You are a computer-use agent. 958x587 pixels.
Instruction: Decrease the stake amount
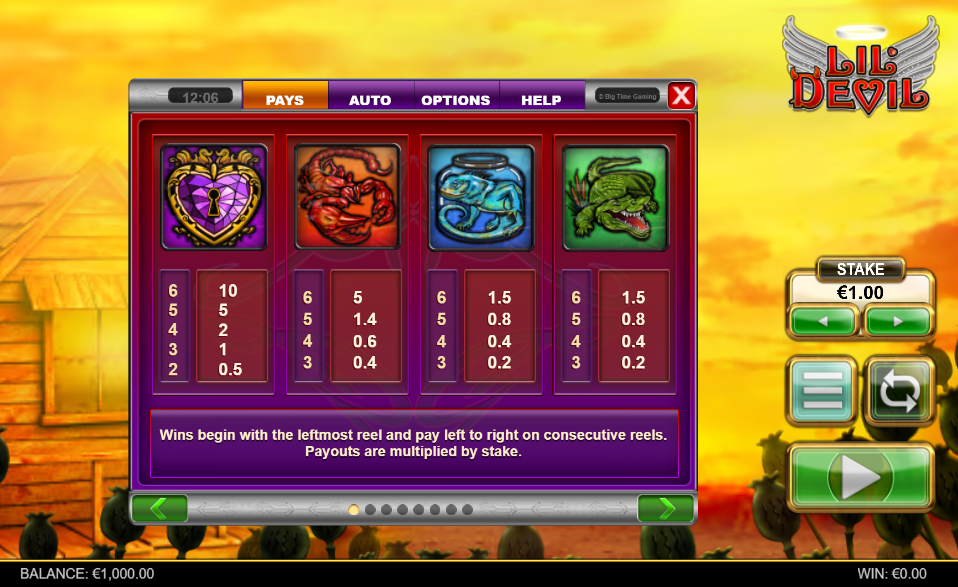823,321
